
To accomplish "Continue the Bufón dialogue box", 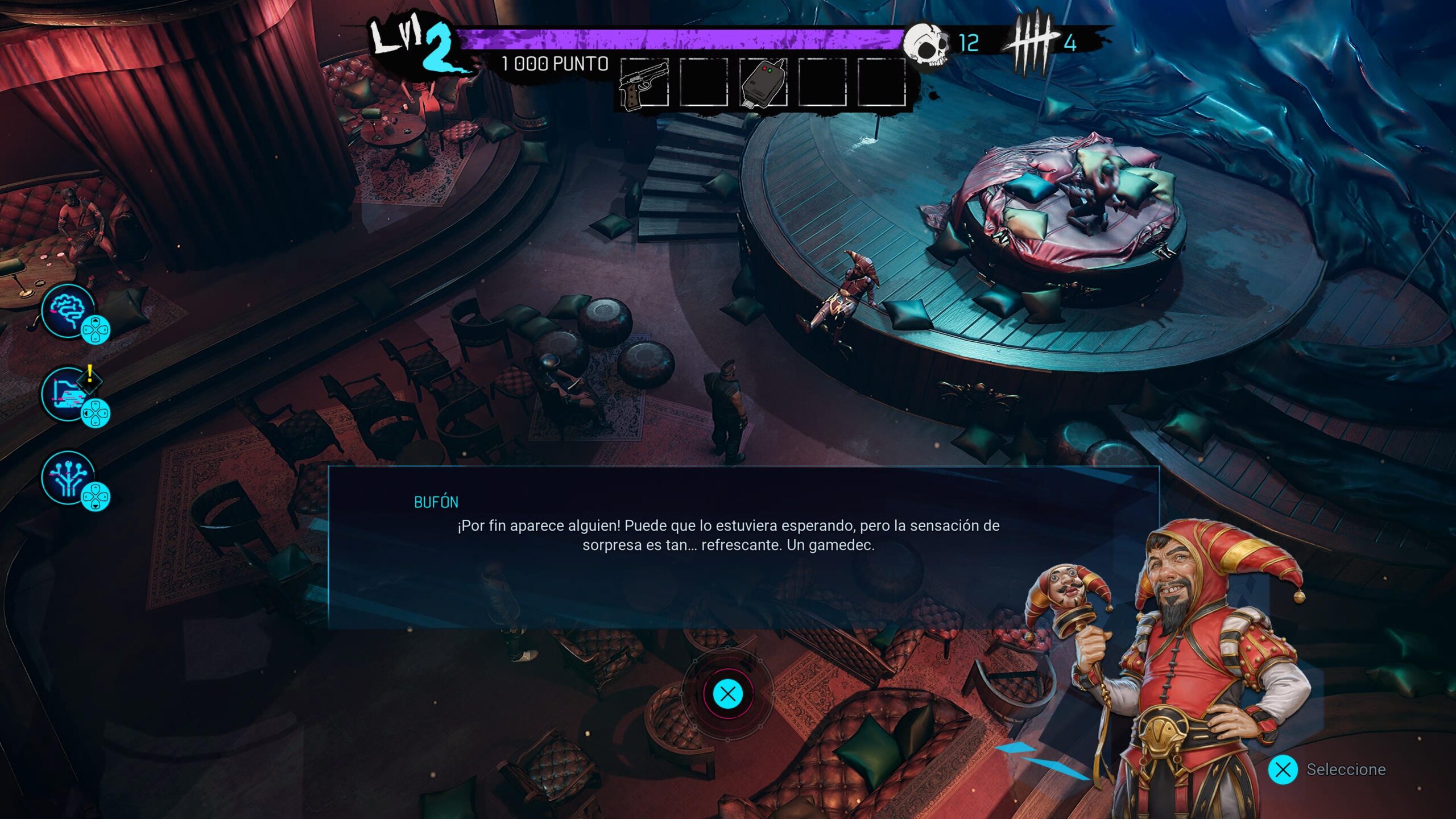I will (x=727, y=694).
